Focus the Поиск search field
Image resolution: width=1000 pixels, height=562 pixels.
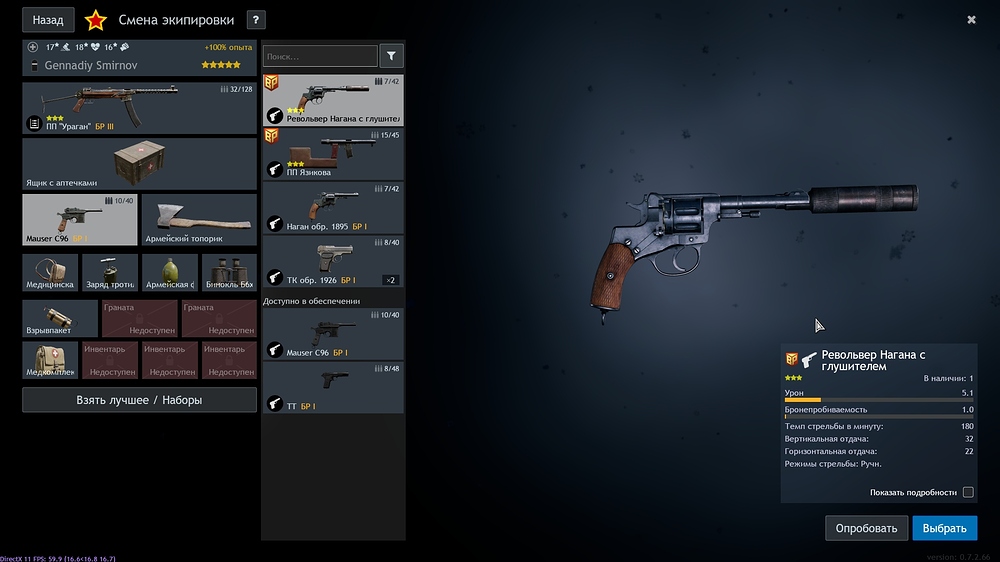[x=320, y=57]
